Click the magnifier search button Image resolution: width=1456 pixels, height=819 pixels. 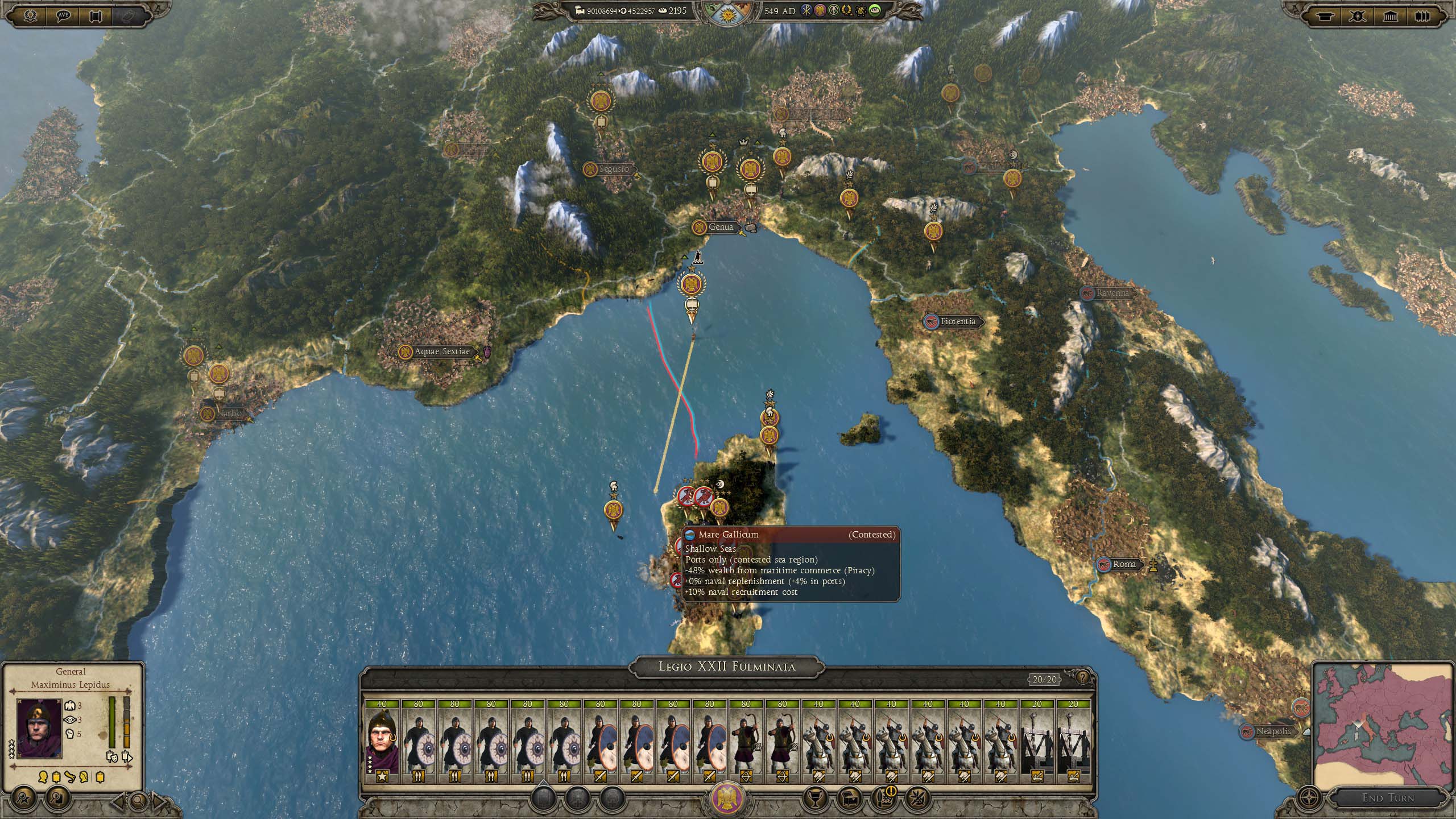pyautogui.click(x=138, y=801)
